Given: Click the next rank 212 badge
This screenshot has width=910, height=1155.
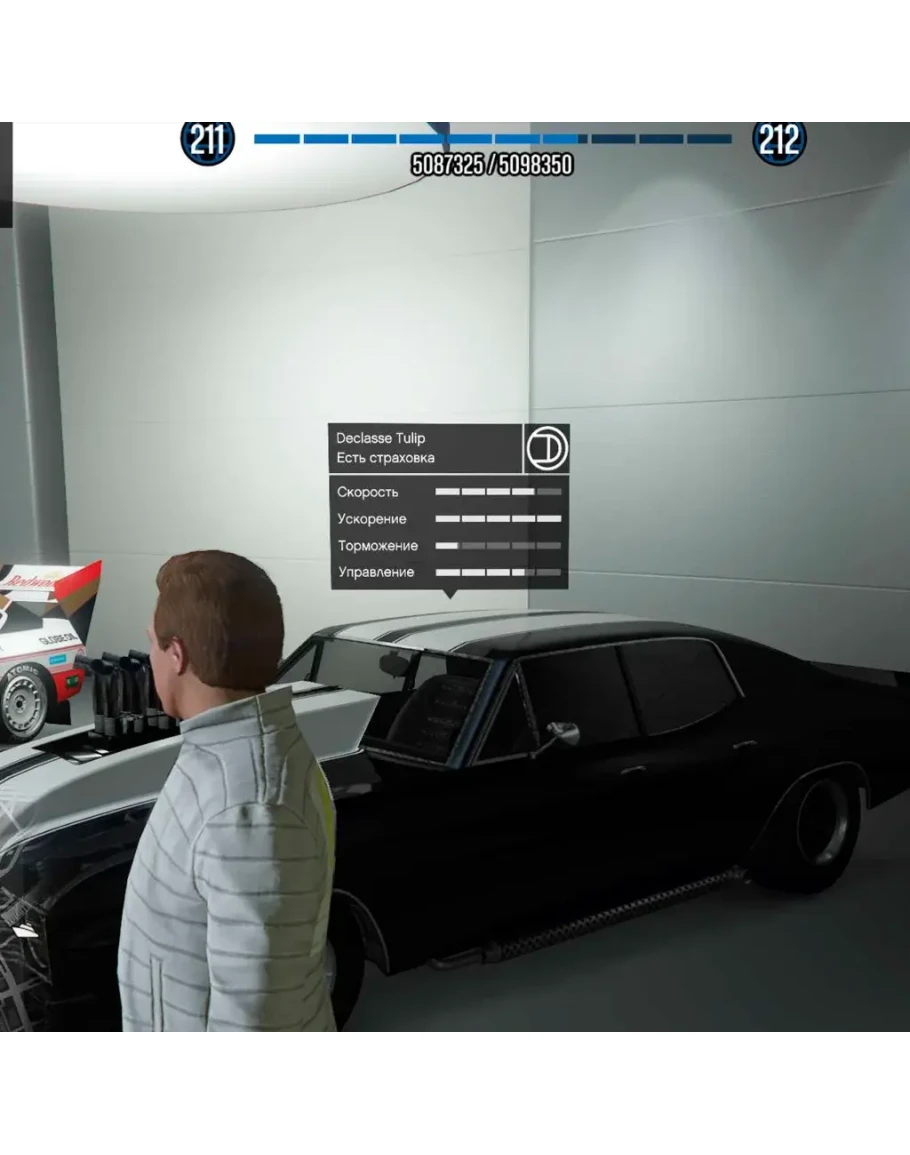Looking at the screenshot, I should pyautogui.click(x=778, y=142).
